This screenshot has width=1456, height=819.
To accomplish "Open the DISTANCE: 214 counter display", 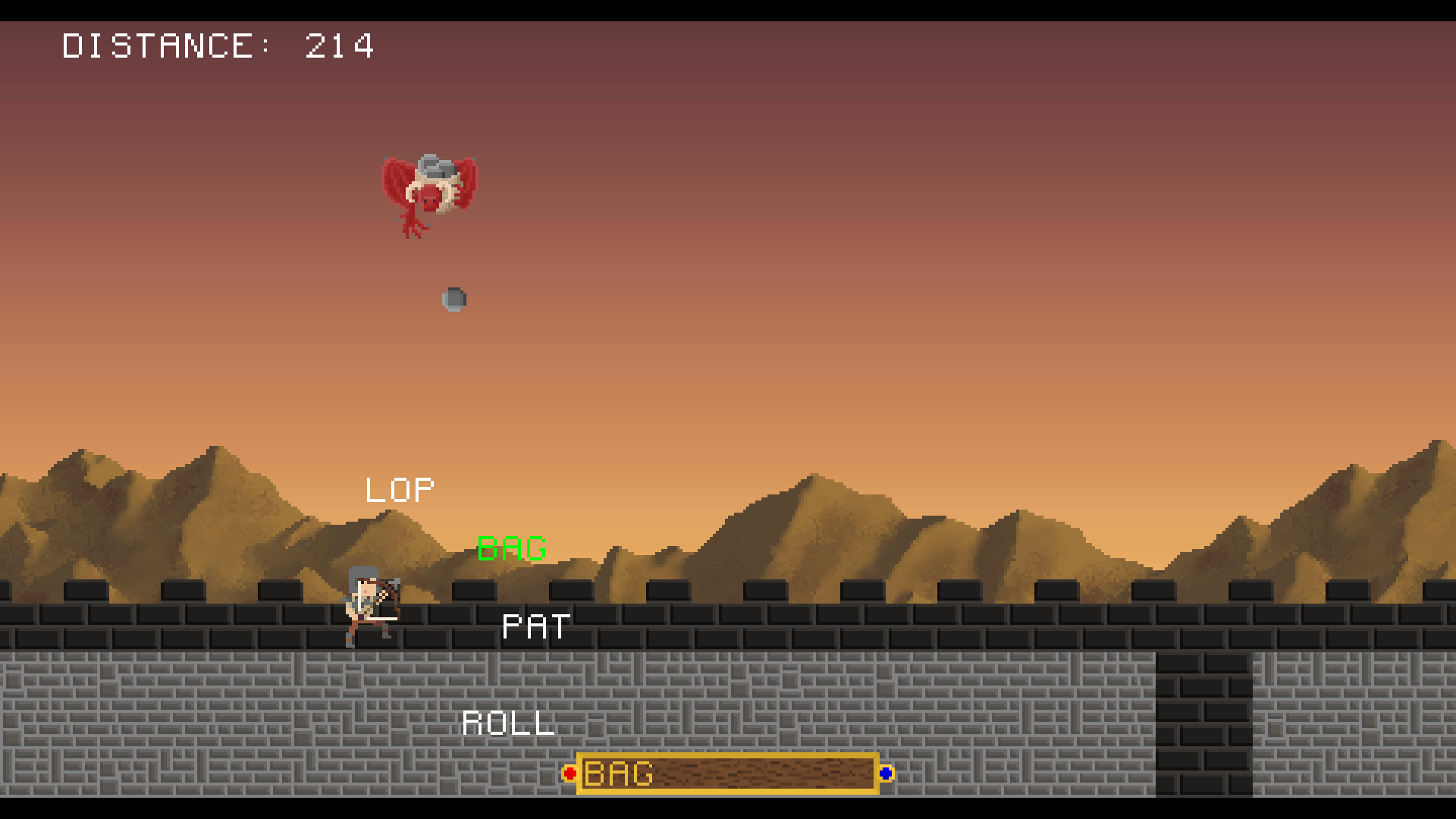I will point(218,47).
